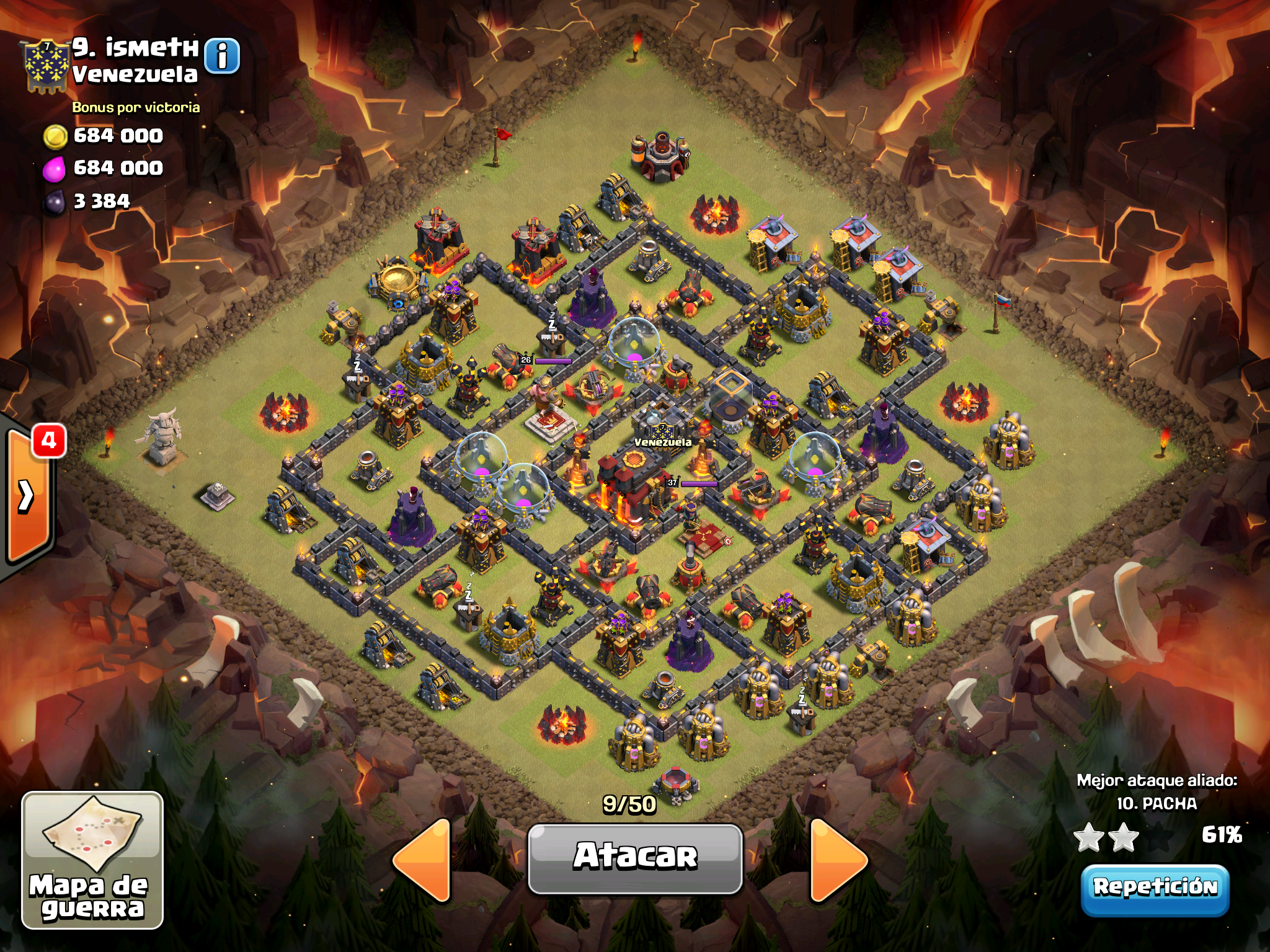Go to the previous enemy base
Screen dimensions: 1270x952
(x=424, y=859)
